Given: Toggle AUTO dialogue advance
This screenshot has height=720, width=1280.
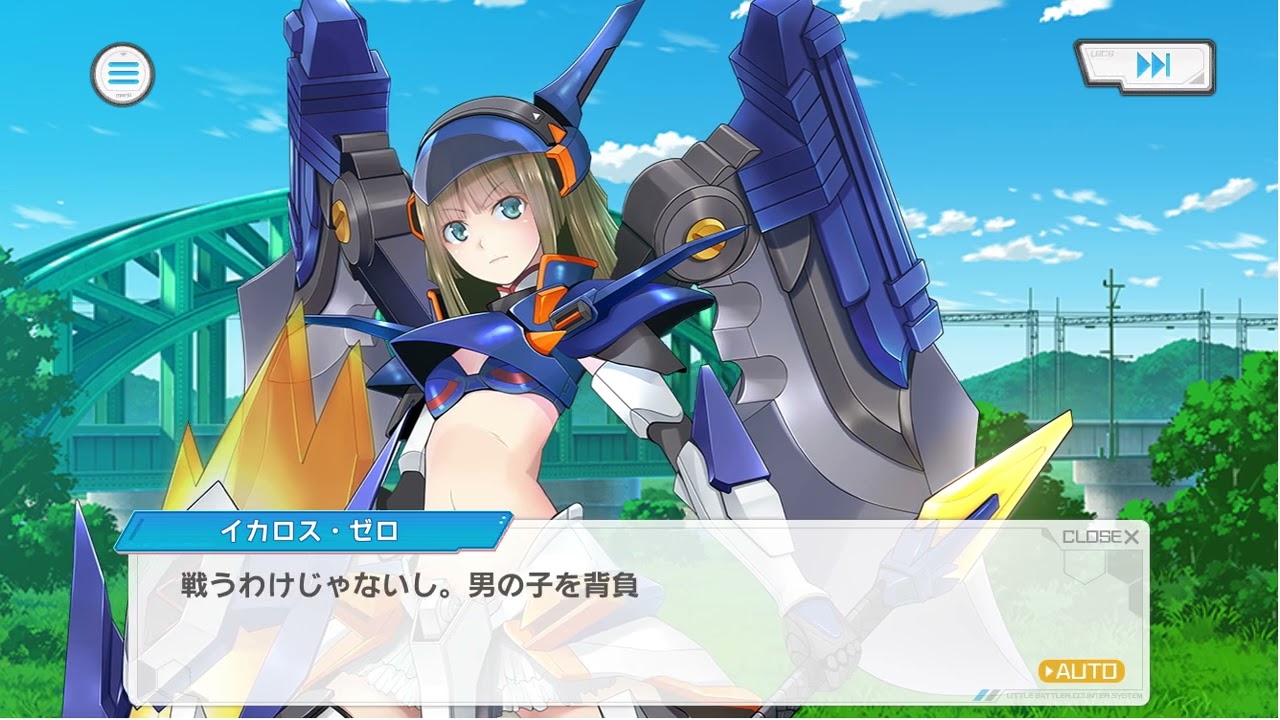Looking at the screenshot, I should (x=1081, y=671).
